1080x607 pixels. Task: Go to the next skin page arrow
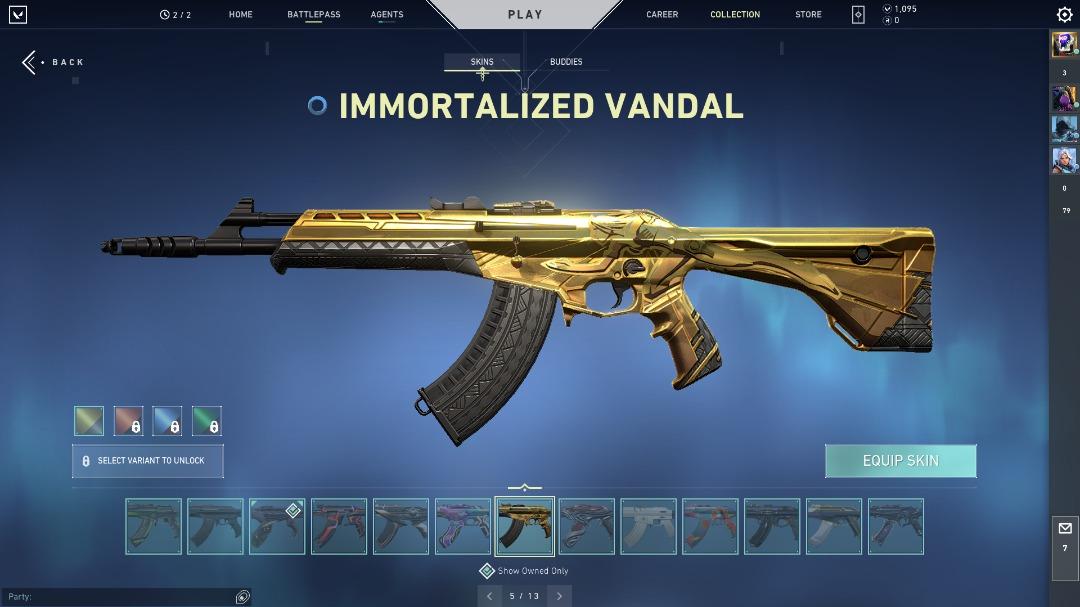point(559,596)
